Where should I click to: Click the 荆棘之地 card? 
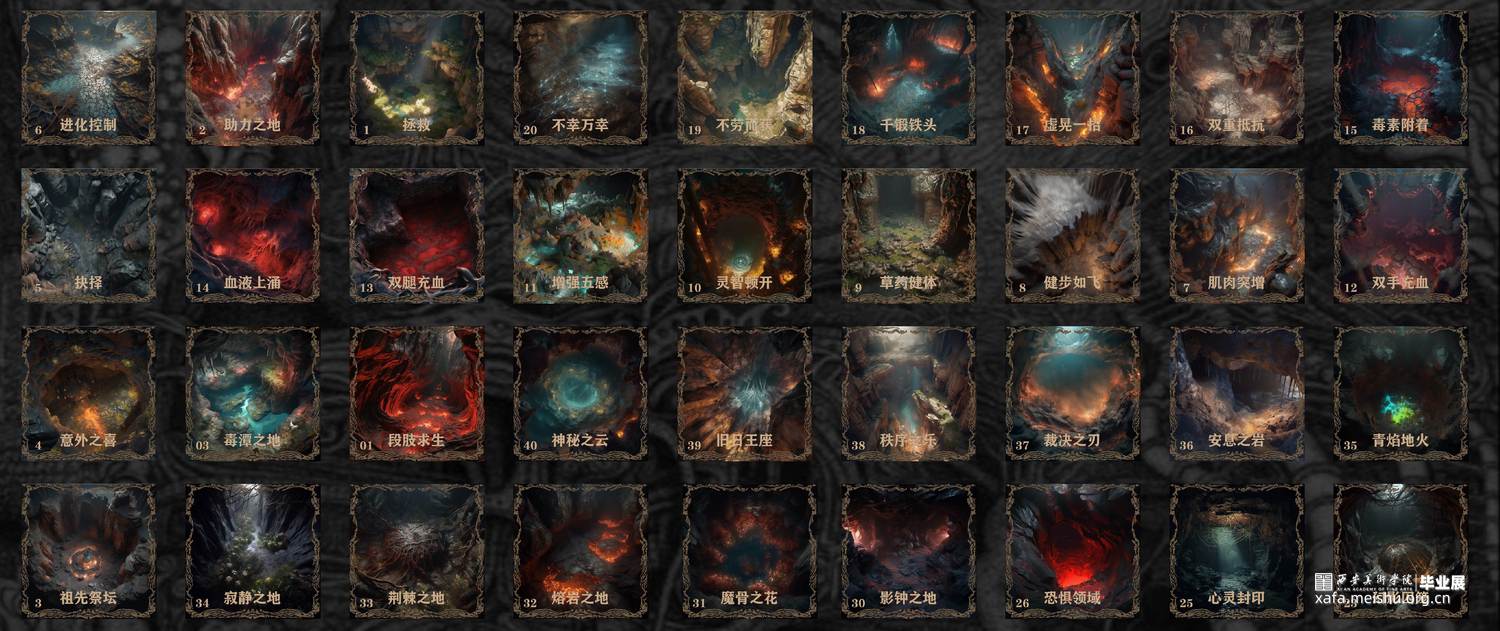416,550
